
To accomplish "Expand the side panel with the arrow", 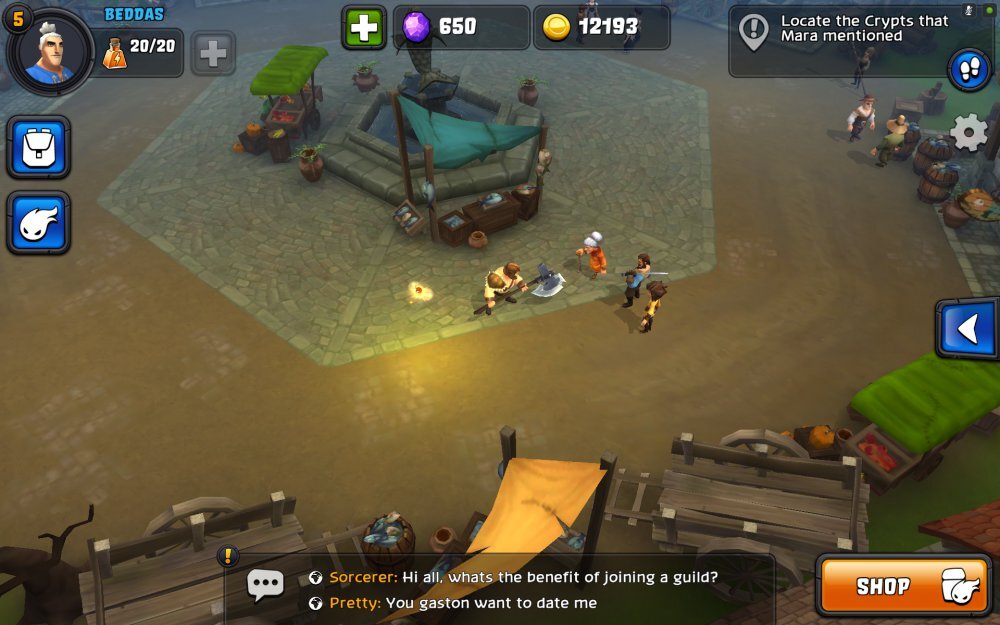I will pos(967,328).
